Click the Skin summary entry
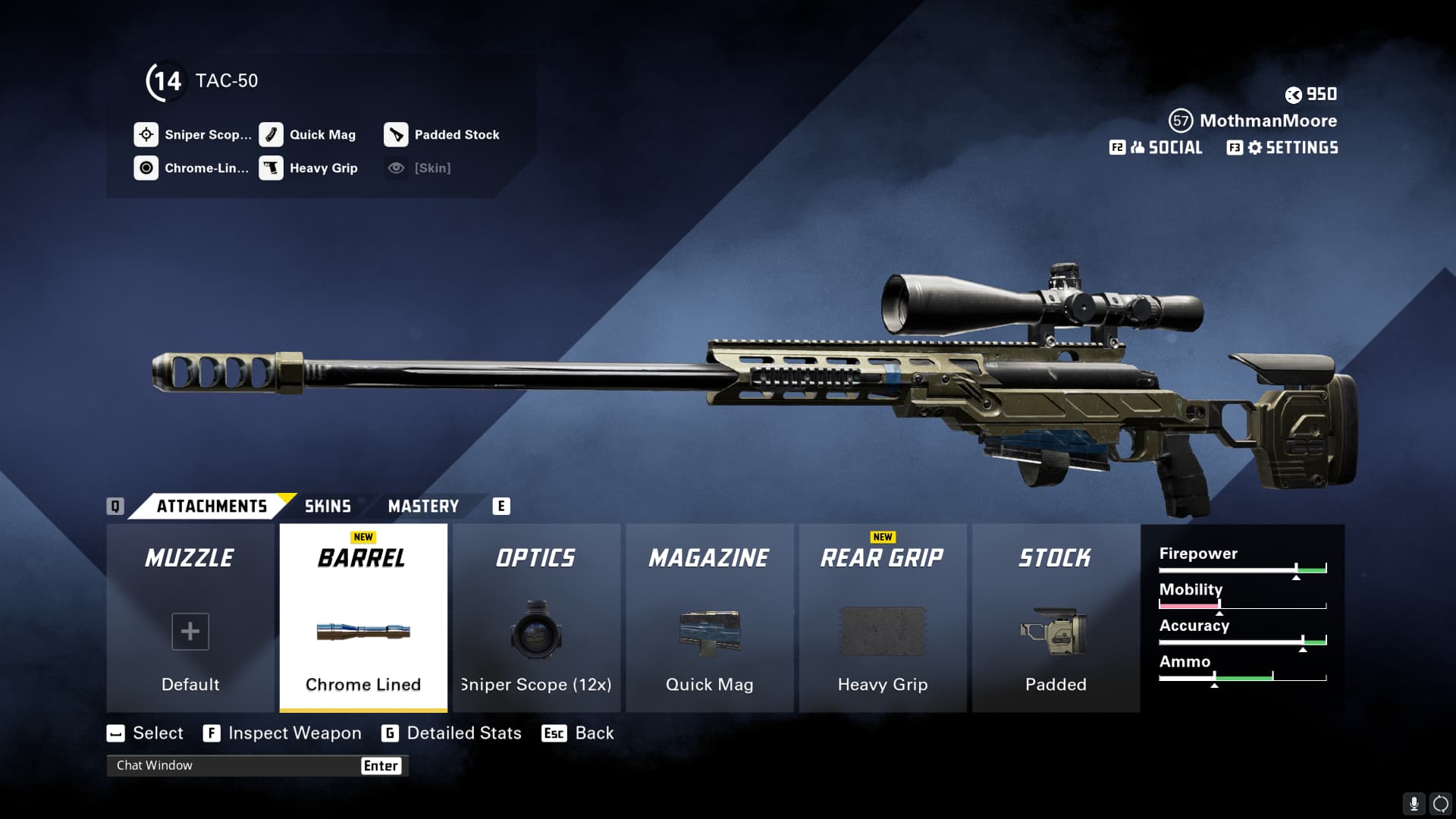Screen dimensions: 1456x819 pos(431,168)
